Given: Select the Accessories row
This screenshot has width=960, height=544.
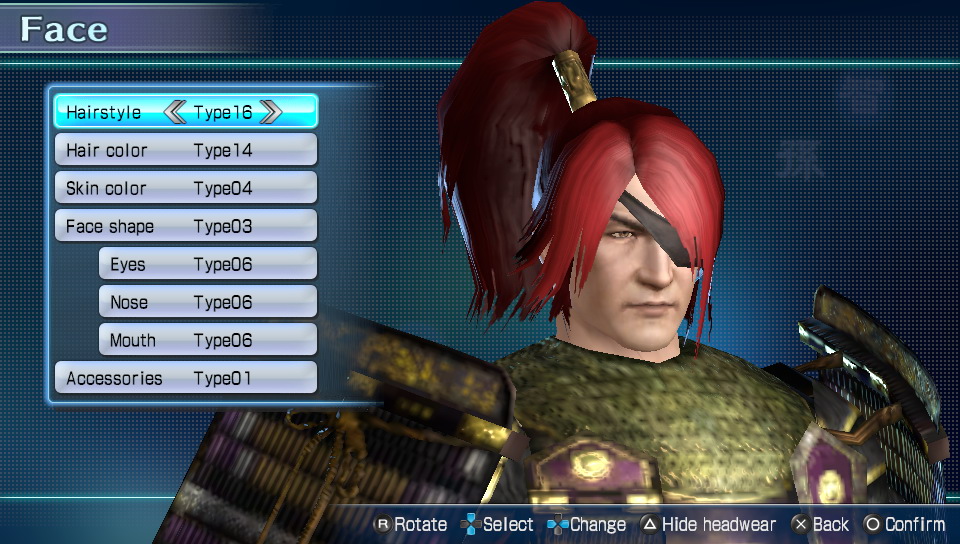Looking at the screenshot, I should coord(185,378).
